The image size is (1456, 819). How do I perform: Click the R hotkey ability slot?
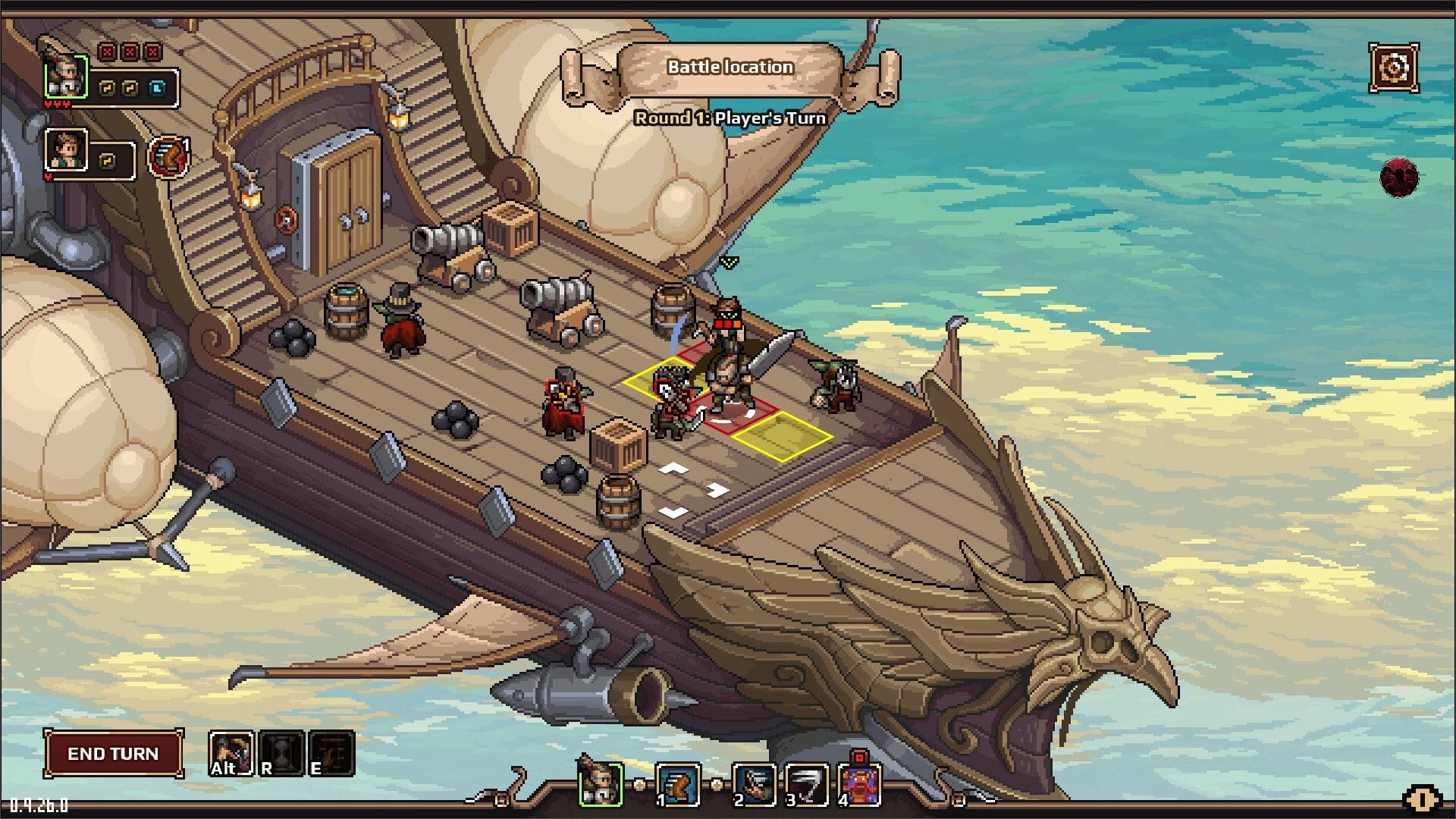(x=281, y=754)
